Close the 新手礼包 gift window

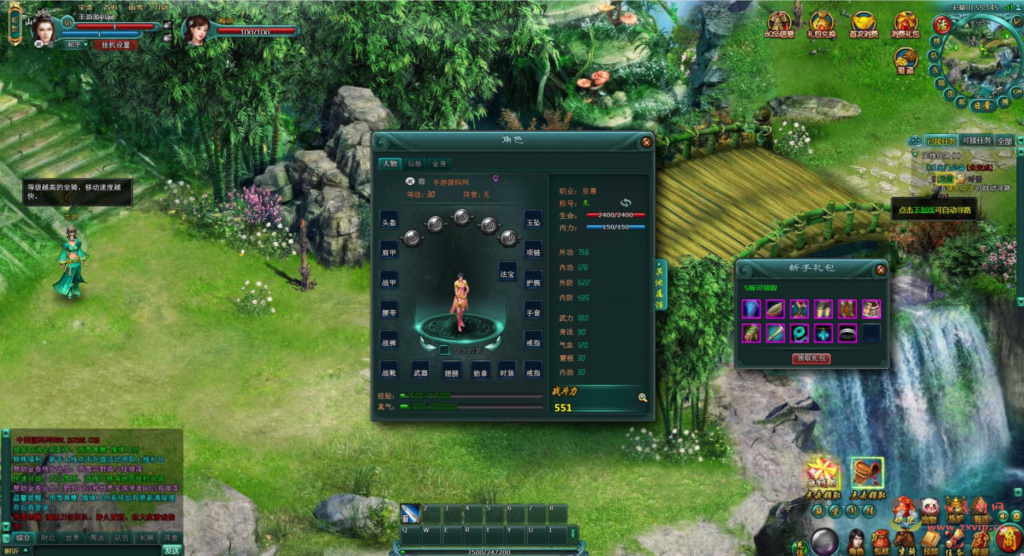(x=880, y=269)
